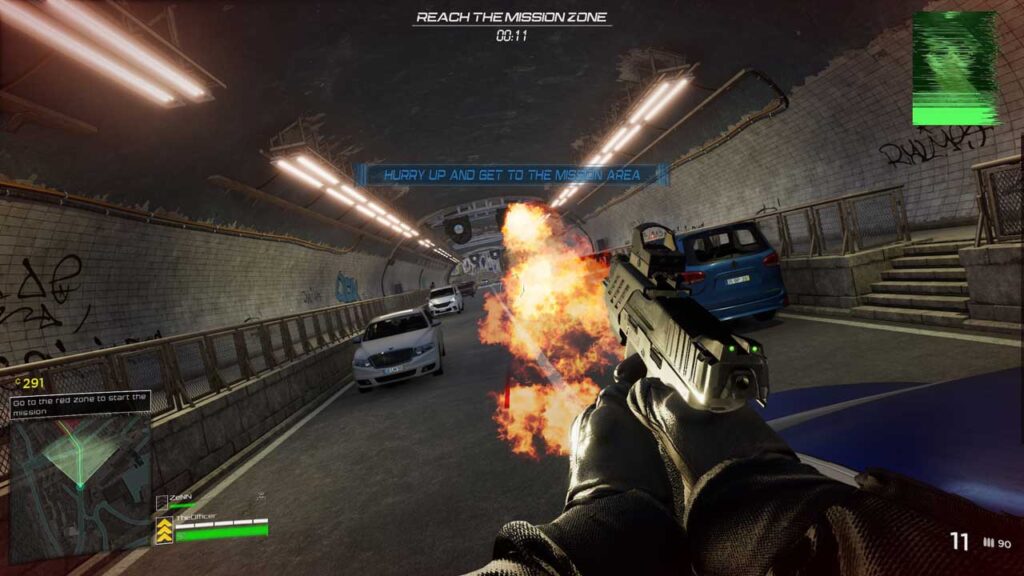Click the 'Reach the Mission Zone' objective header

[x=511, y=17]
